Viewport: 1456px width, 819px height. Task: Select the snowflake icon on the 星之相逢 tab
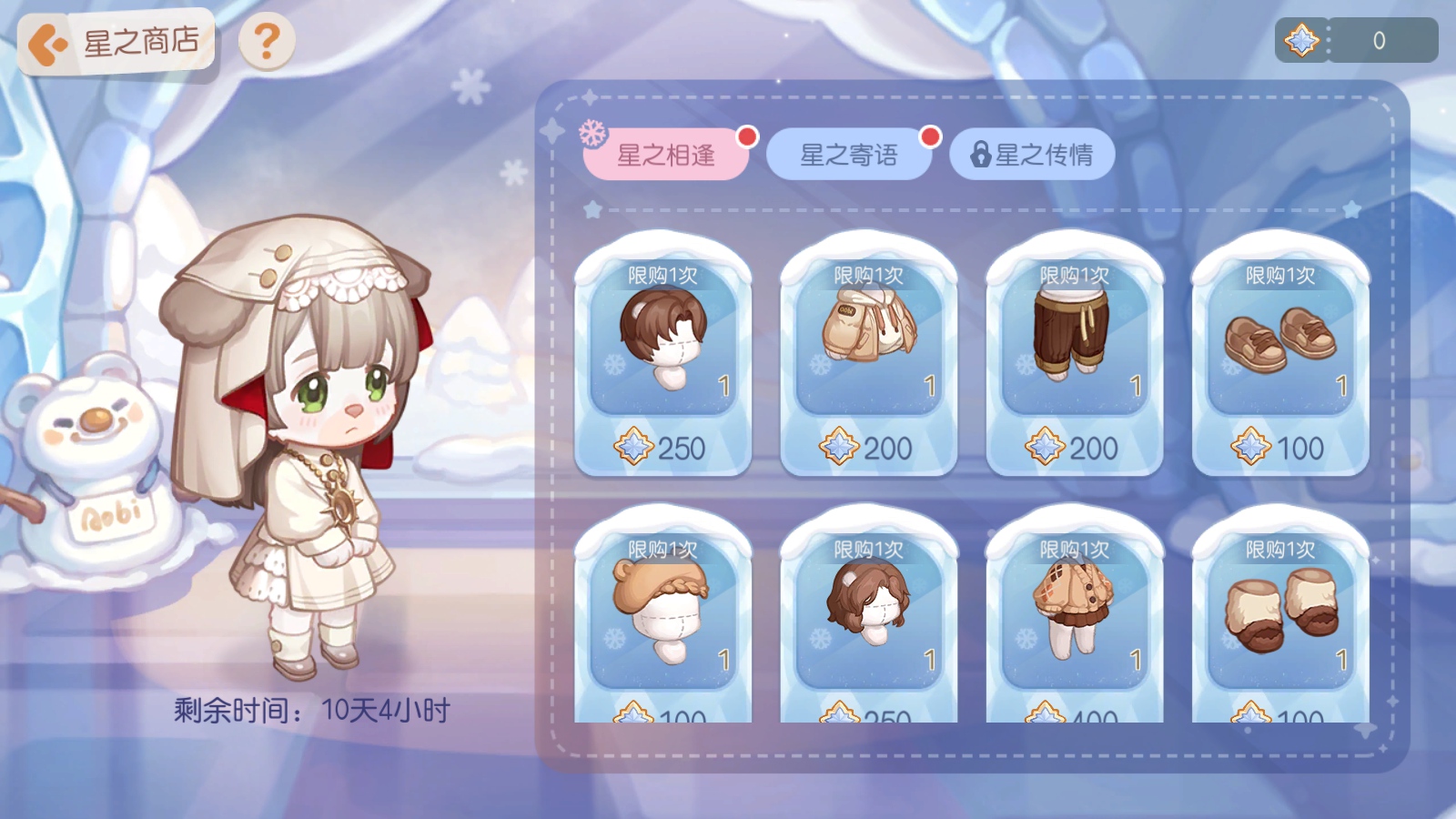[592, 138]
